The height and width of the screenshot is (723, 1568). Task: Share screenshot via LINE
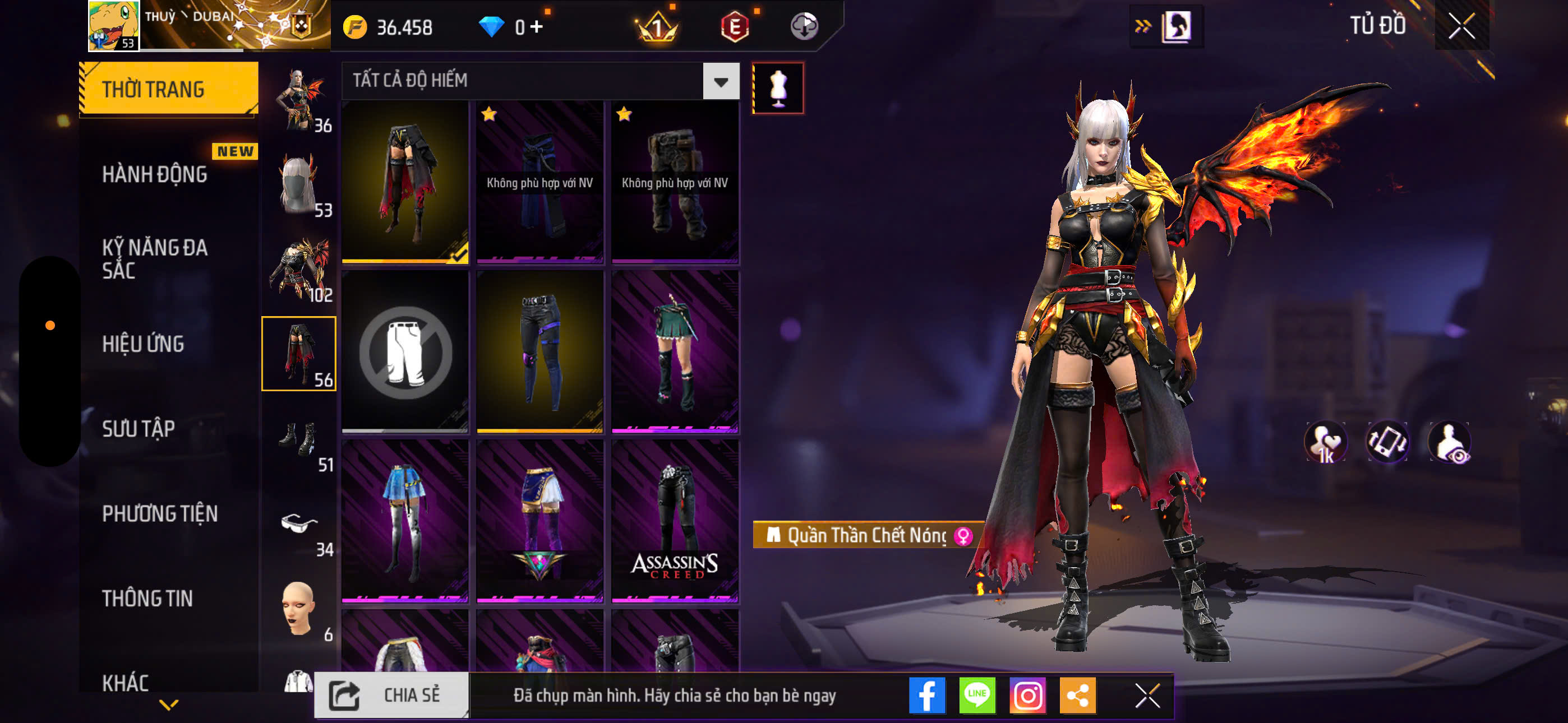(x=977, y=695)
